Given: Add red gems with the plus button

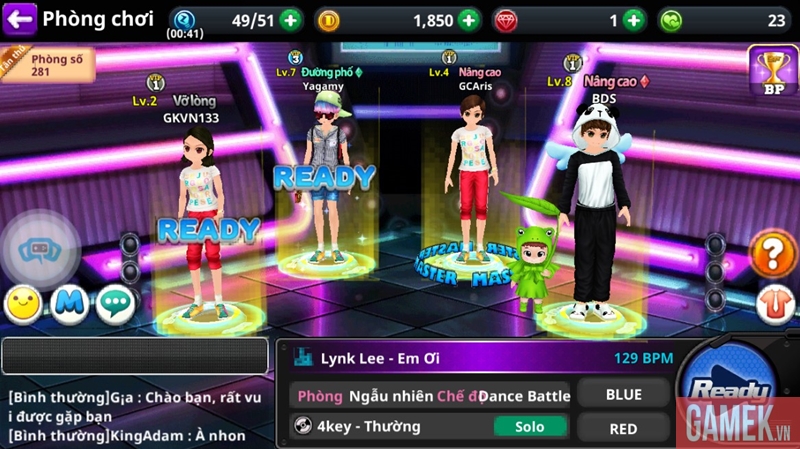Looking at the screenshot, I should point(634,20).
